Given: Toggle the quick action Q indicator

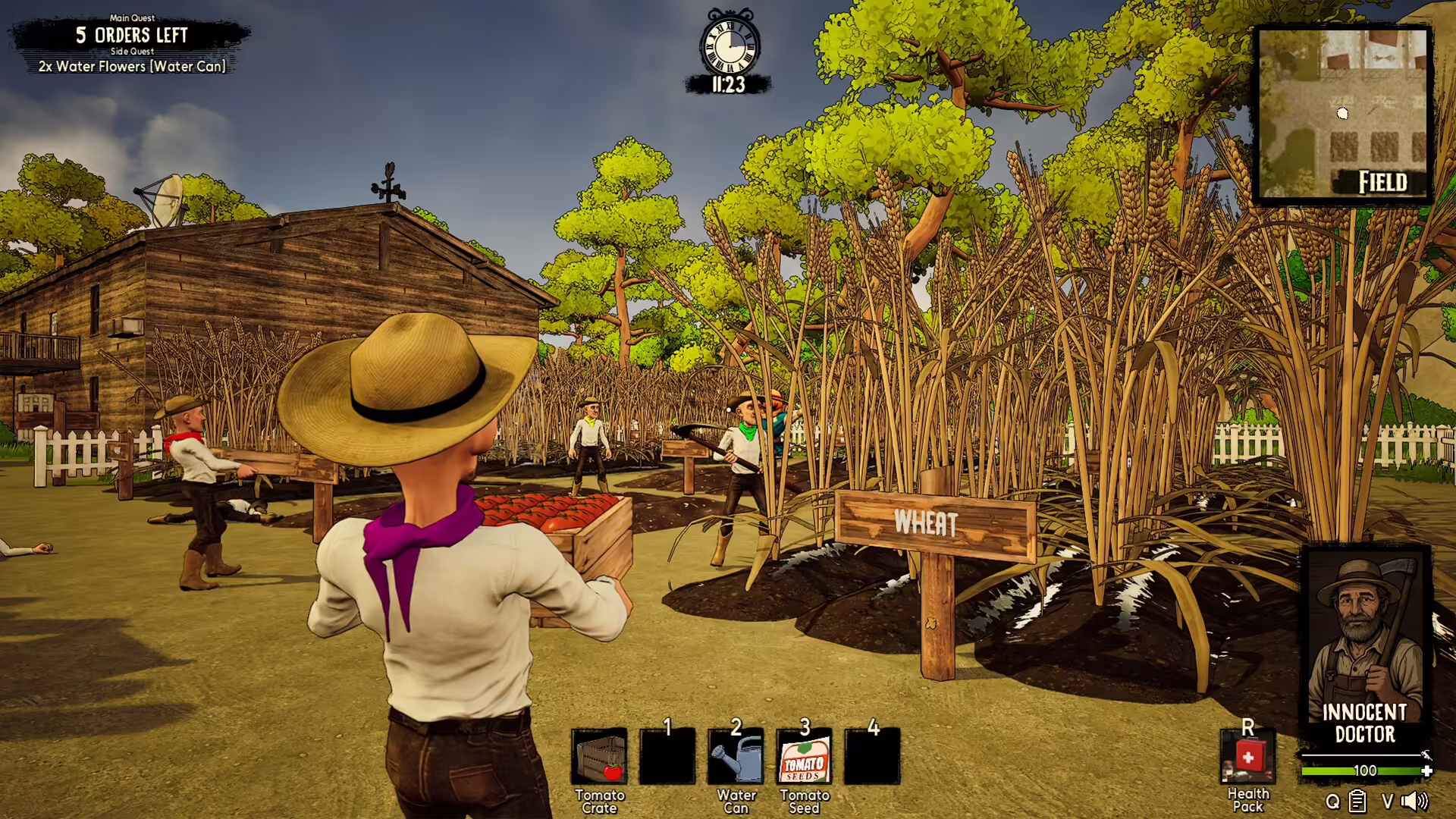Looking at the screenshot, I should 1332,802.
